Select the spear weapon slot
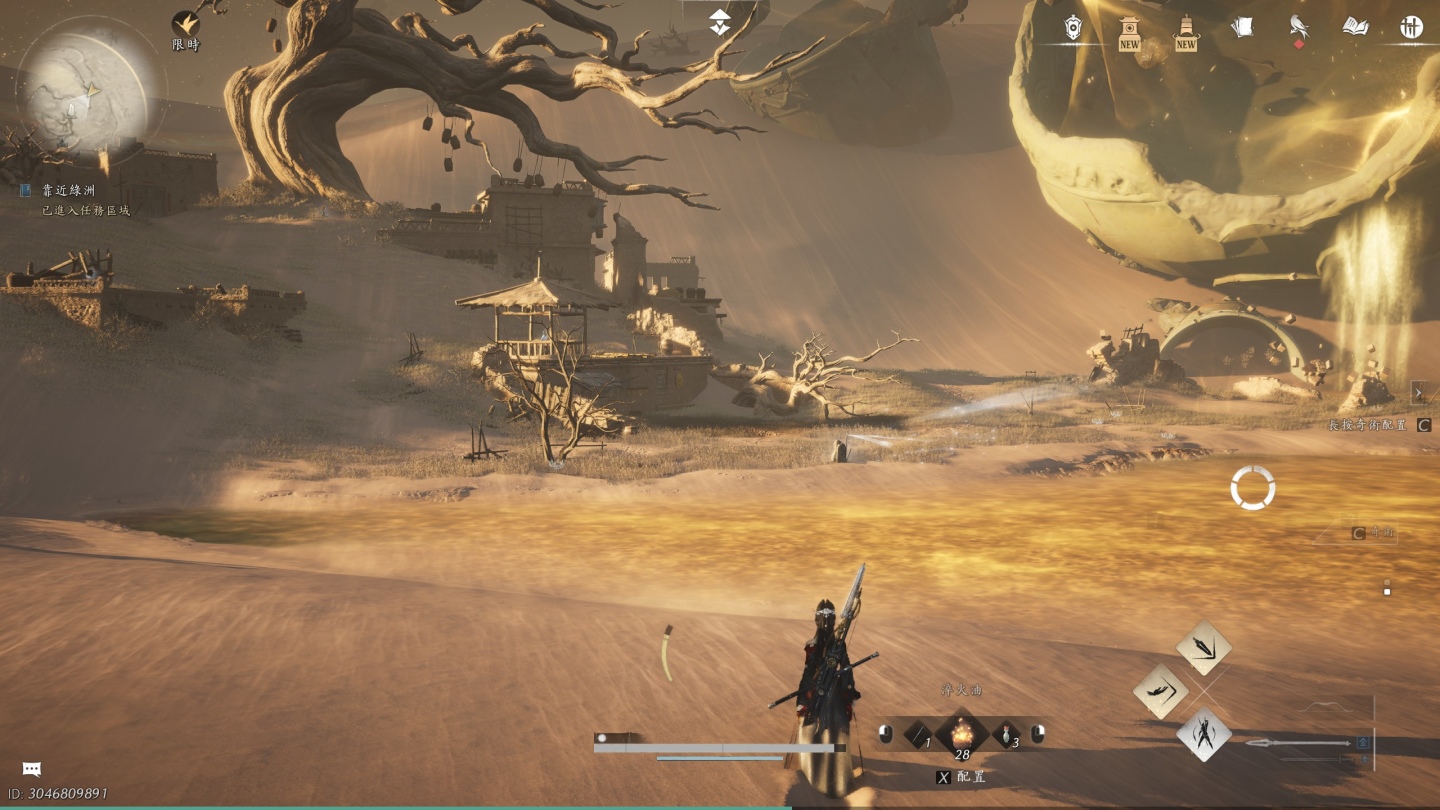 (x=1300, y=743)
